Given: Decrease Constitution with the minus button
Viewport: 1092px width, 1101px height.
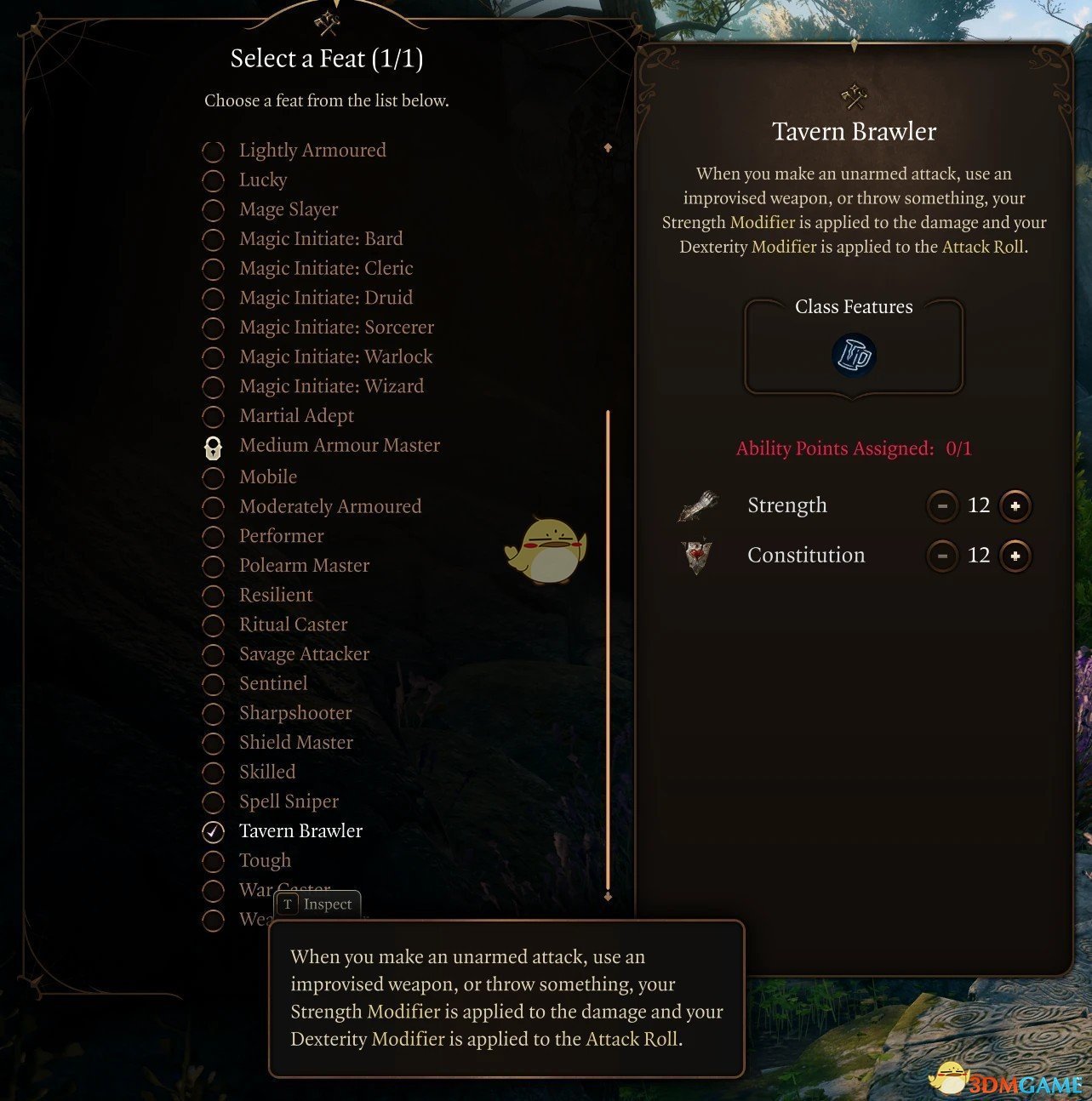Looking at the screenshot, I should (x=942, y=556).
